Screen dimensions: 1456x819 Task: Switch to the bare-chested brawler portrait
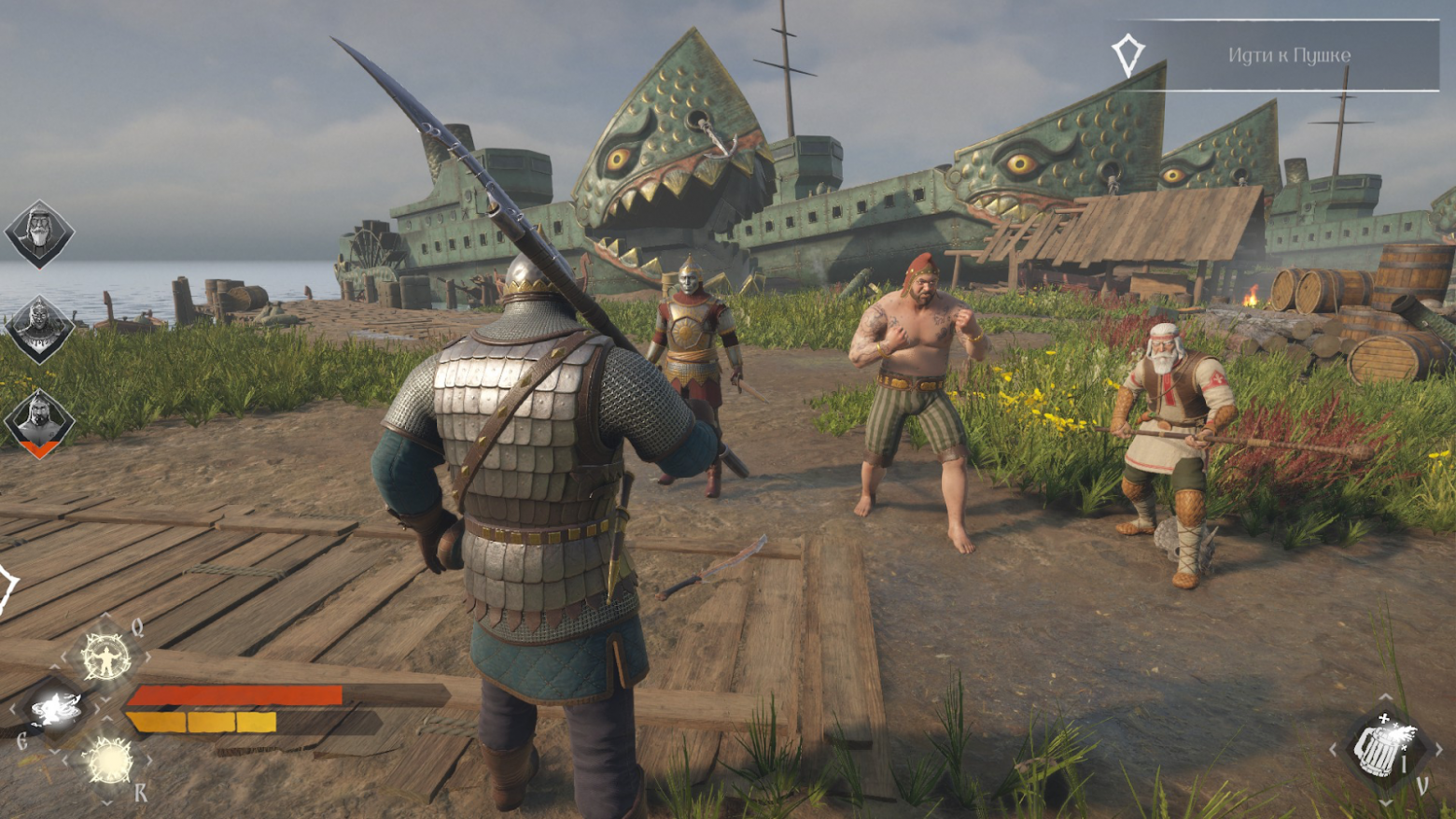[x=39, y=420]
